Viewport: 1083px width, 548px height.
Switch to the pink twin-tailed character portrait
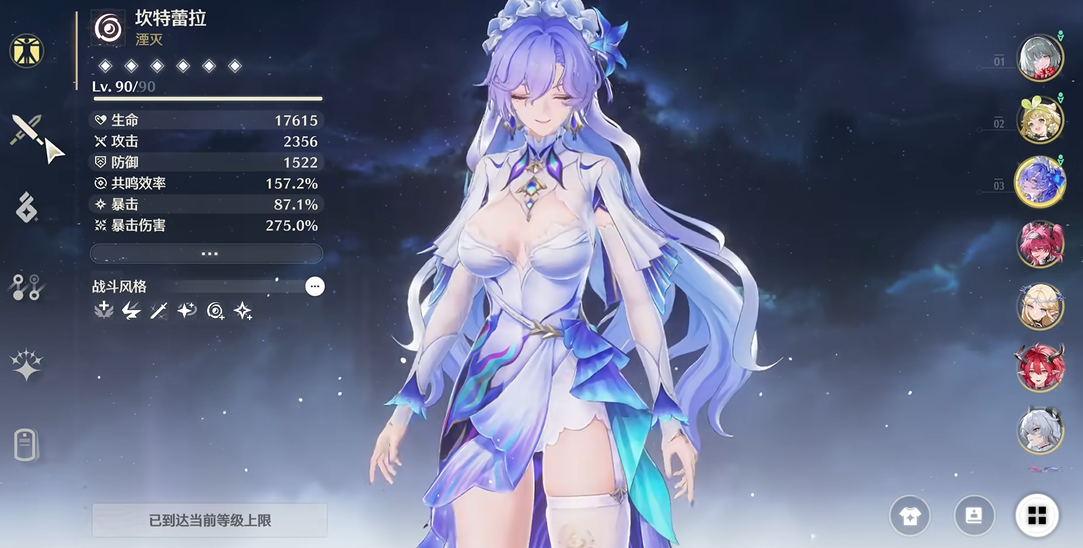(x=1040, y=244)
